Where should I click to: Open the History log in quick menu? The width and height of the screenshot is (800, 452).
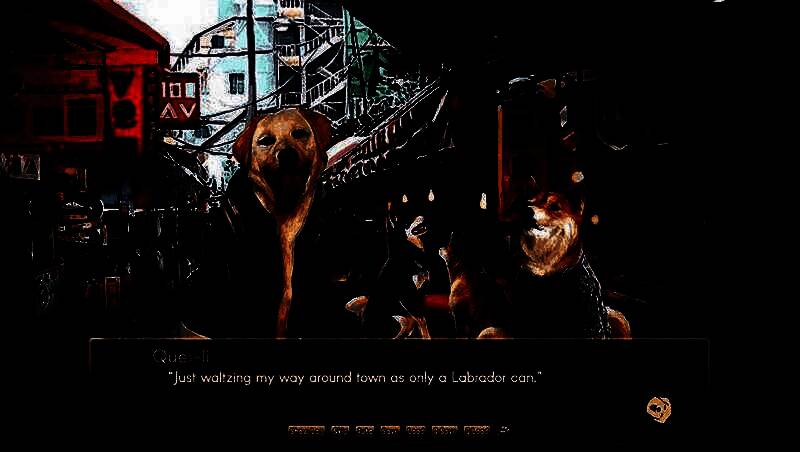[x=306, y=431]
